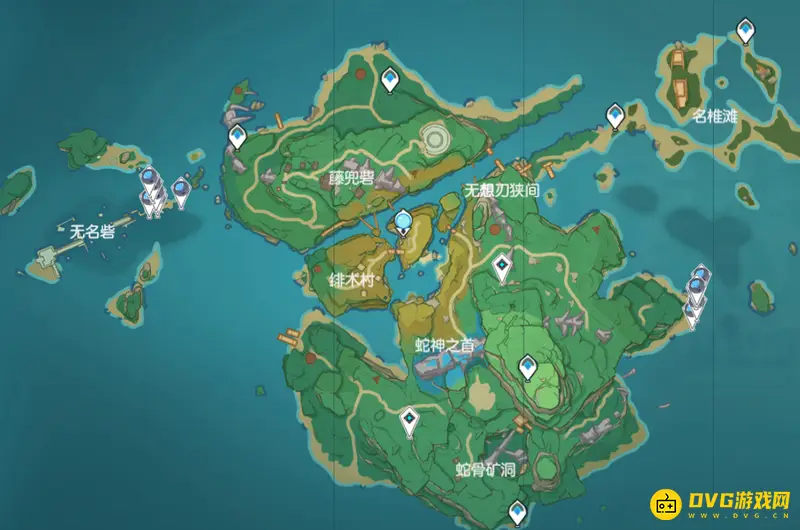Click the single orb marker east of 无名砦 cluster
The image size is (800, 530).
[181, 188]
